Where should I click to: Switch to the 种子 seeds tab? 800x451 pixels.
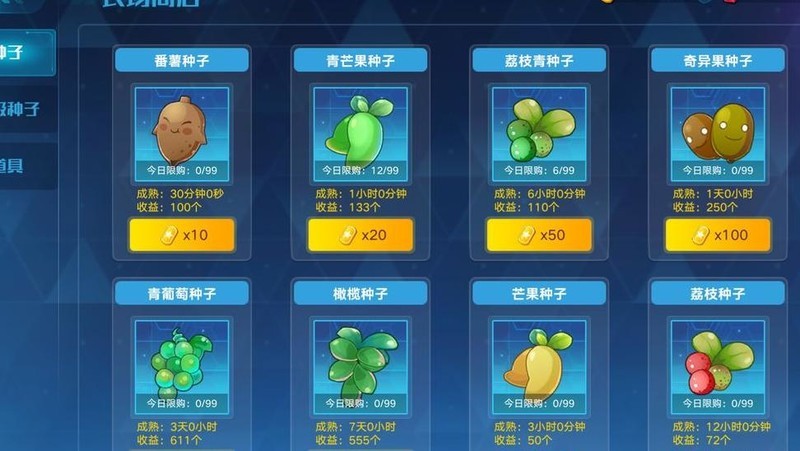[20, 52]
